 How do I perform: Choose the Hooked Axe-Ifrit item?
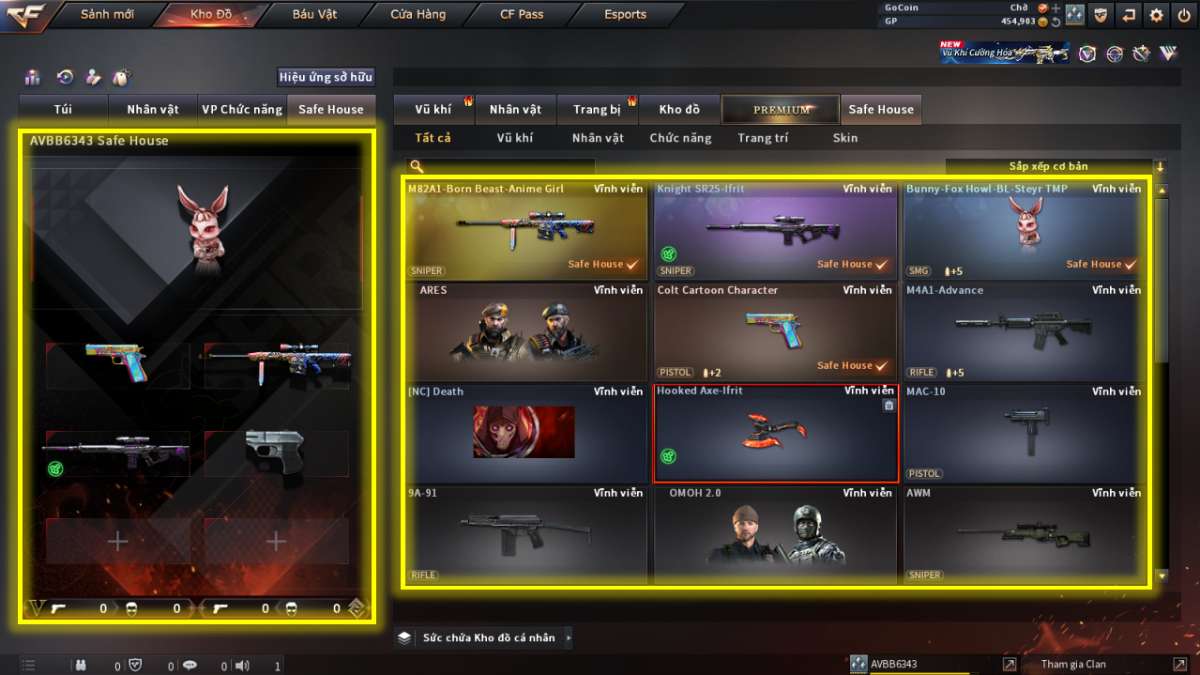click(775, 433)
